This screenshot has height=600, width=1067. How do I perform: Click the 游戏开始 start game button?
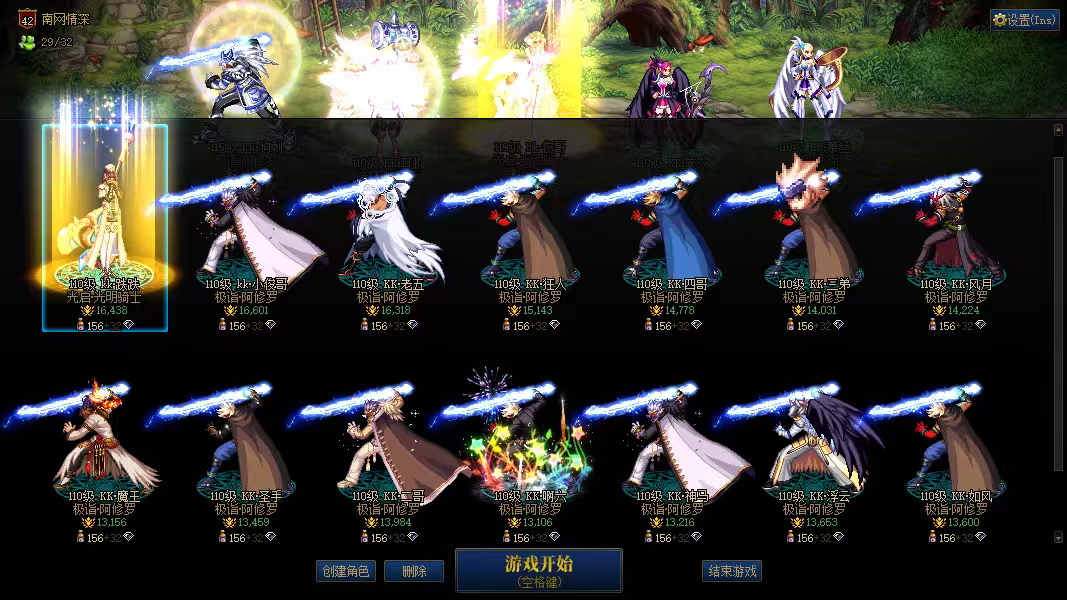(x=539, y=570)
